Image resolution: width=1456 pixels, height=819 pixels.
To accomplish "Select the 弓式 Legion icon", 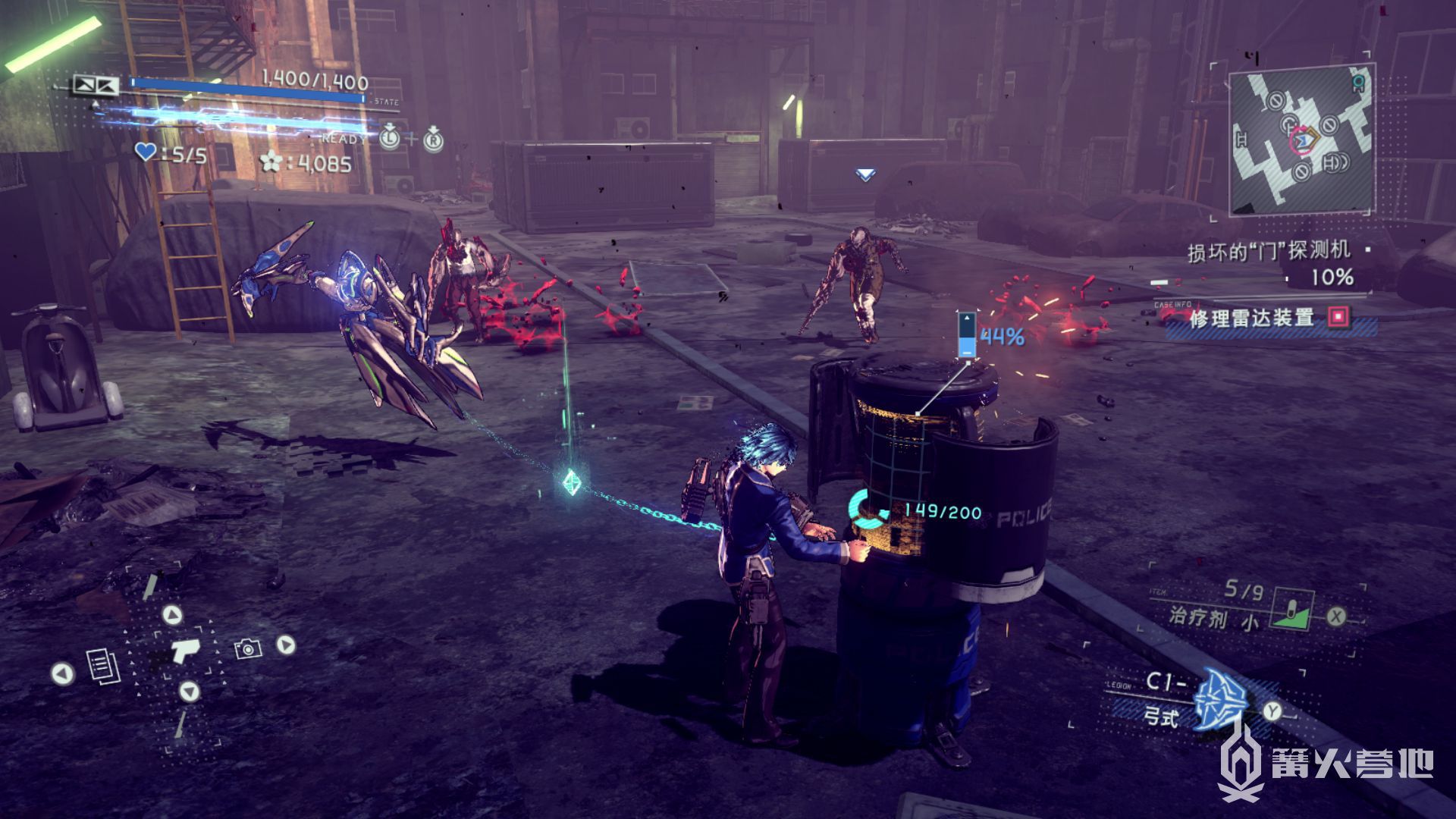I will point(1220,701).
